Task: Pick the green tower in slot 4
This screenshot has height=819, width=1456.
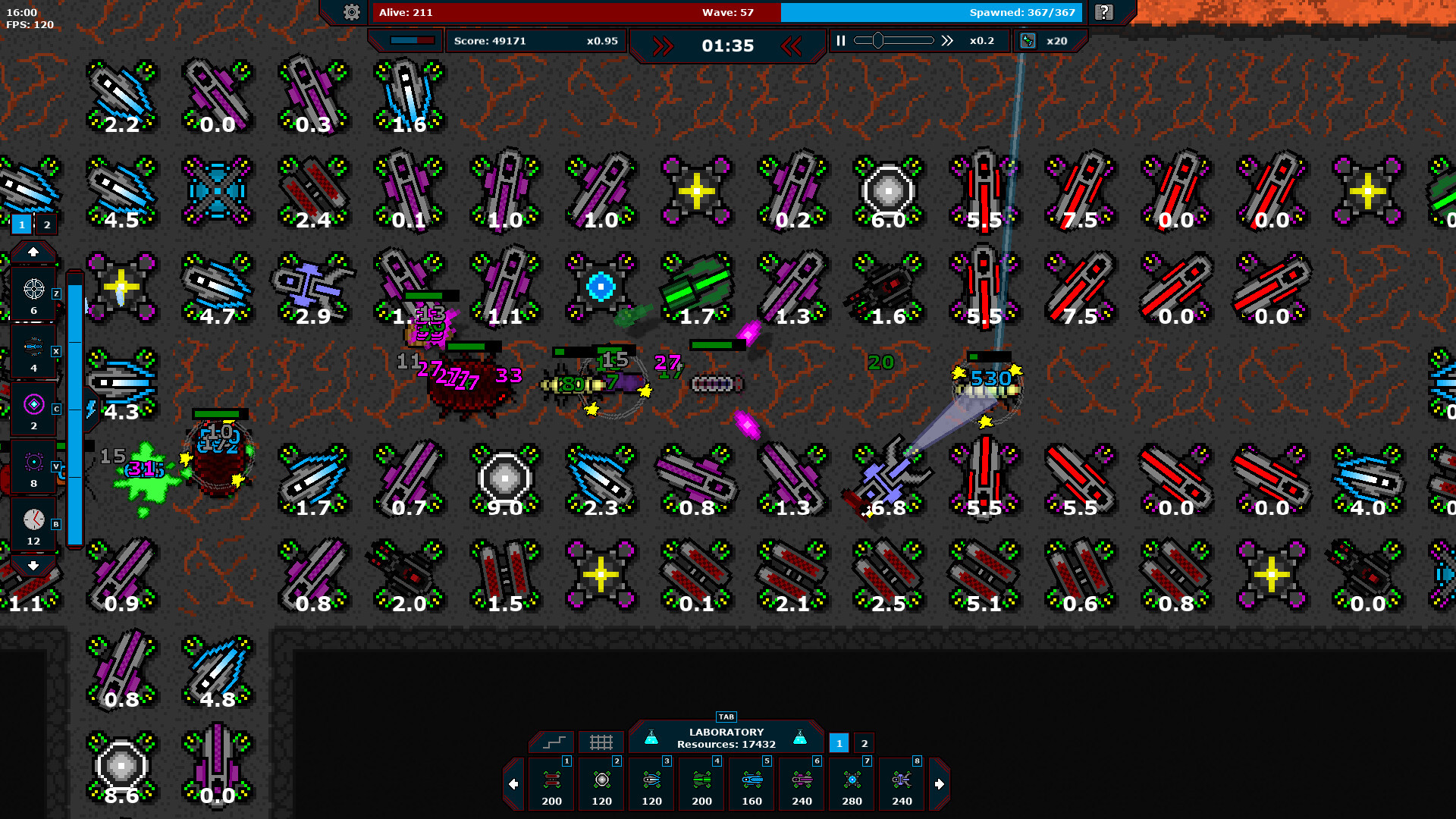Action: coord(702,784)
